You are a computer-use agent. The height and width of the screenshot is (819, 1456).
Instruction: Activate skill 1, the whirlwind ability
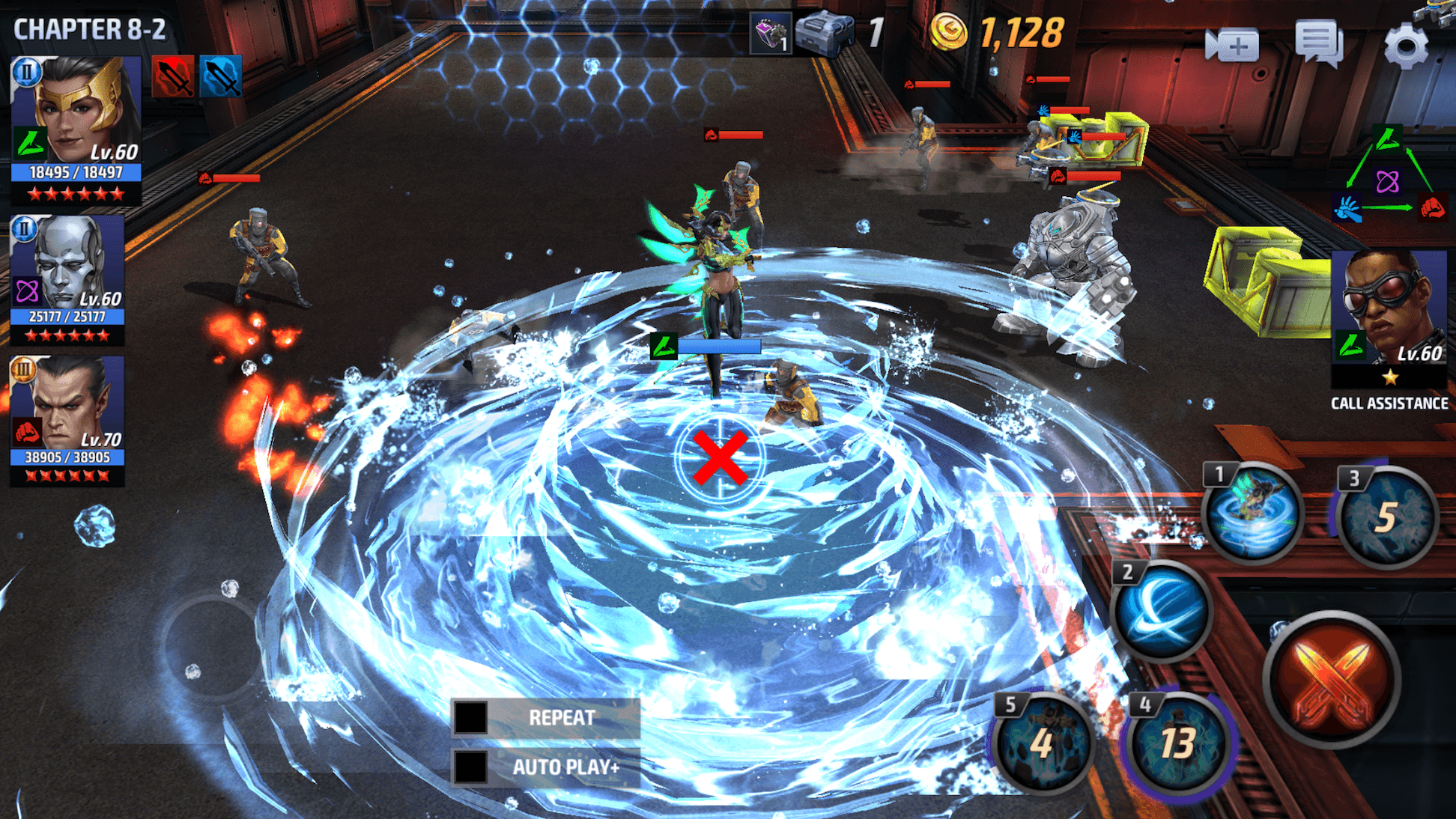1252,514
